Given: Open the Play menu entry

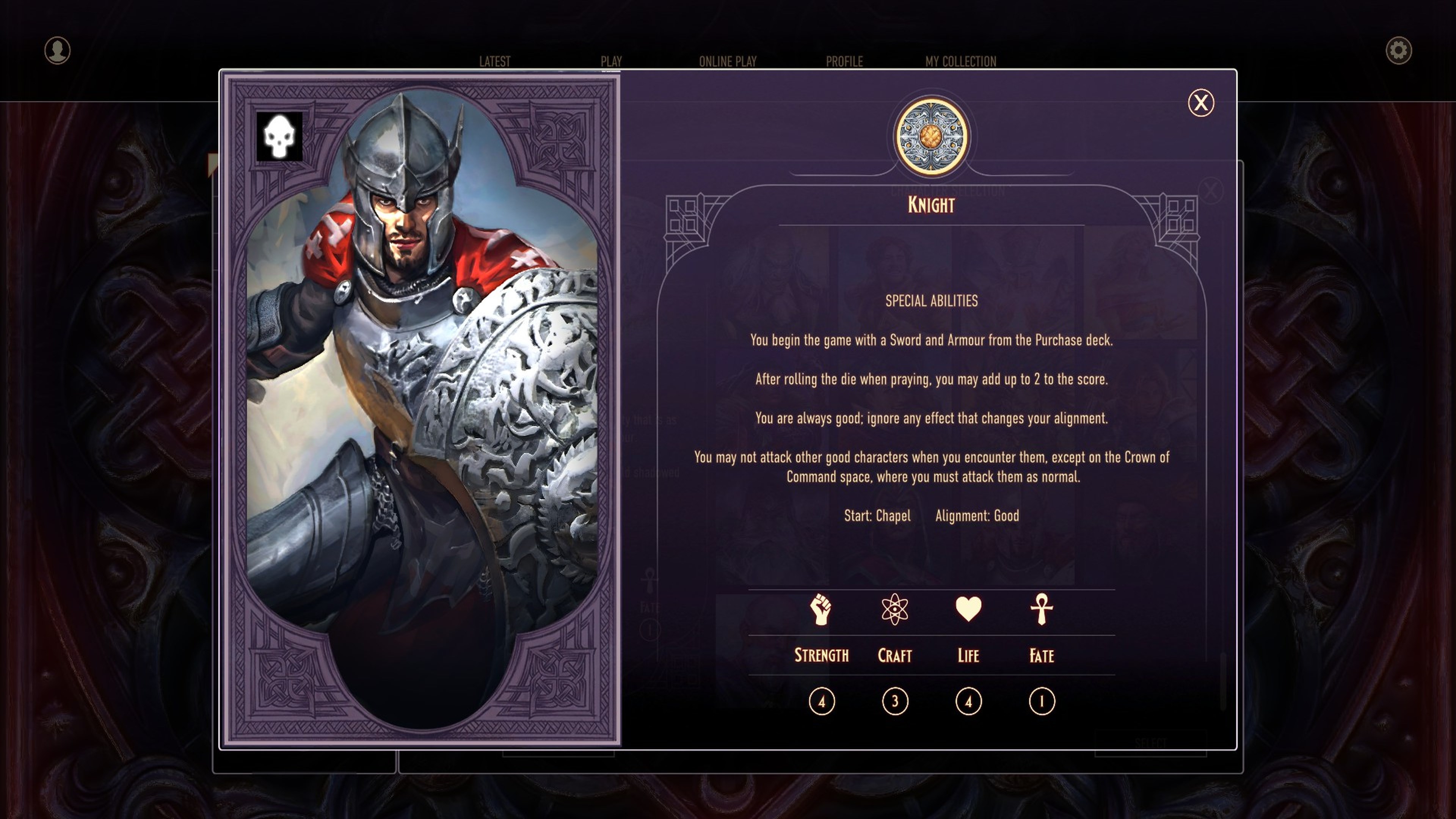Looking at the screenshot, I should point(611,61).
